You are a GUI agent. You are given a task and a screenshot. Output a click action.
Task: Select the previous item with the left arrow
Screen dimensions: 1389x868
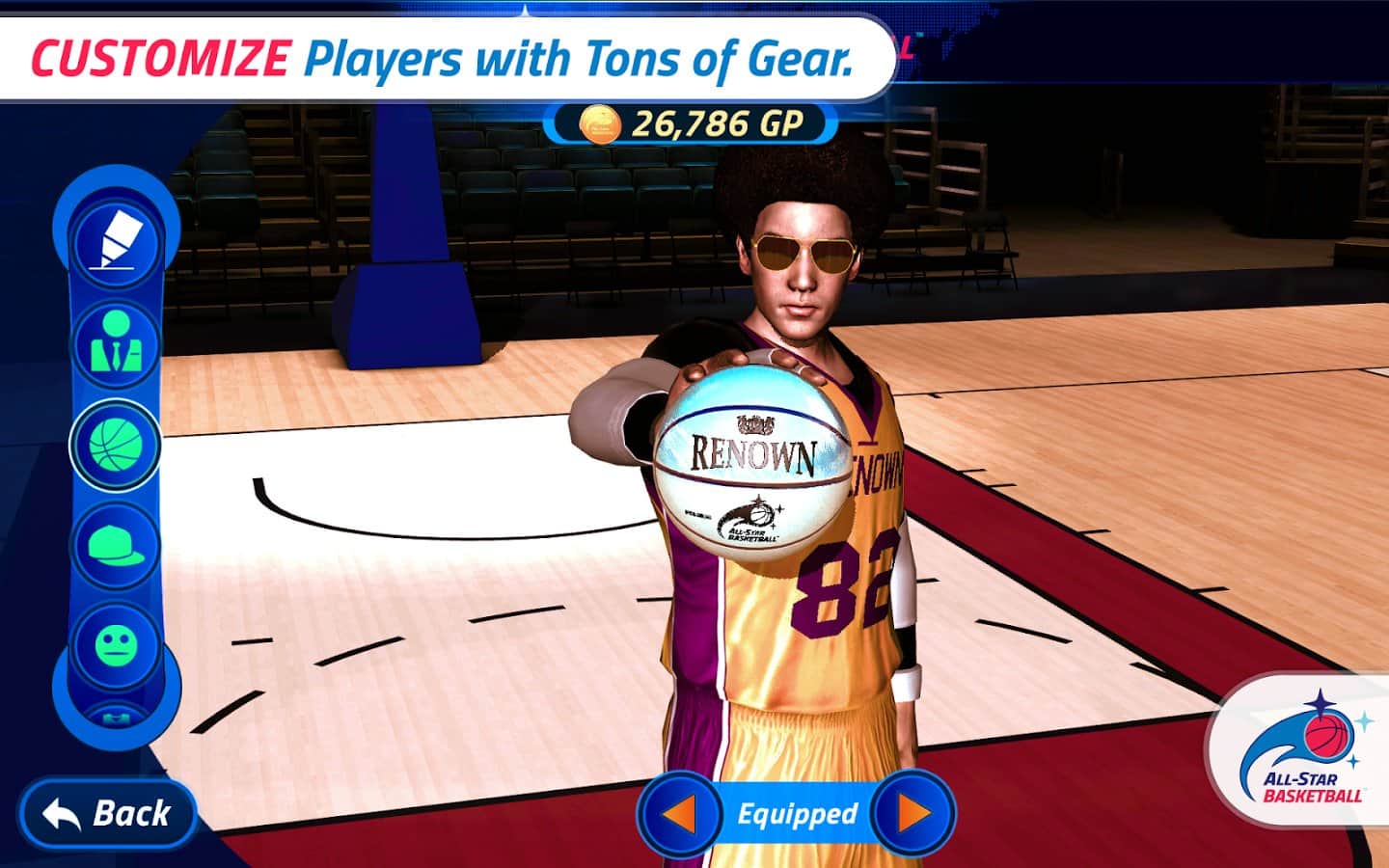[x=680, y=813]
